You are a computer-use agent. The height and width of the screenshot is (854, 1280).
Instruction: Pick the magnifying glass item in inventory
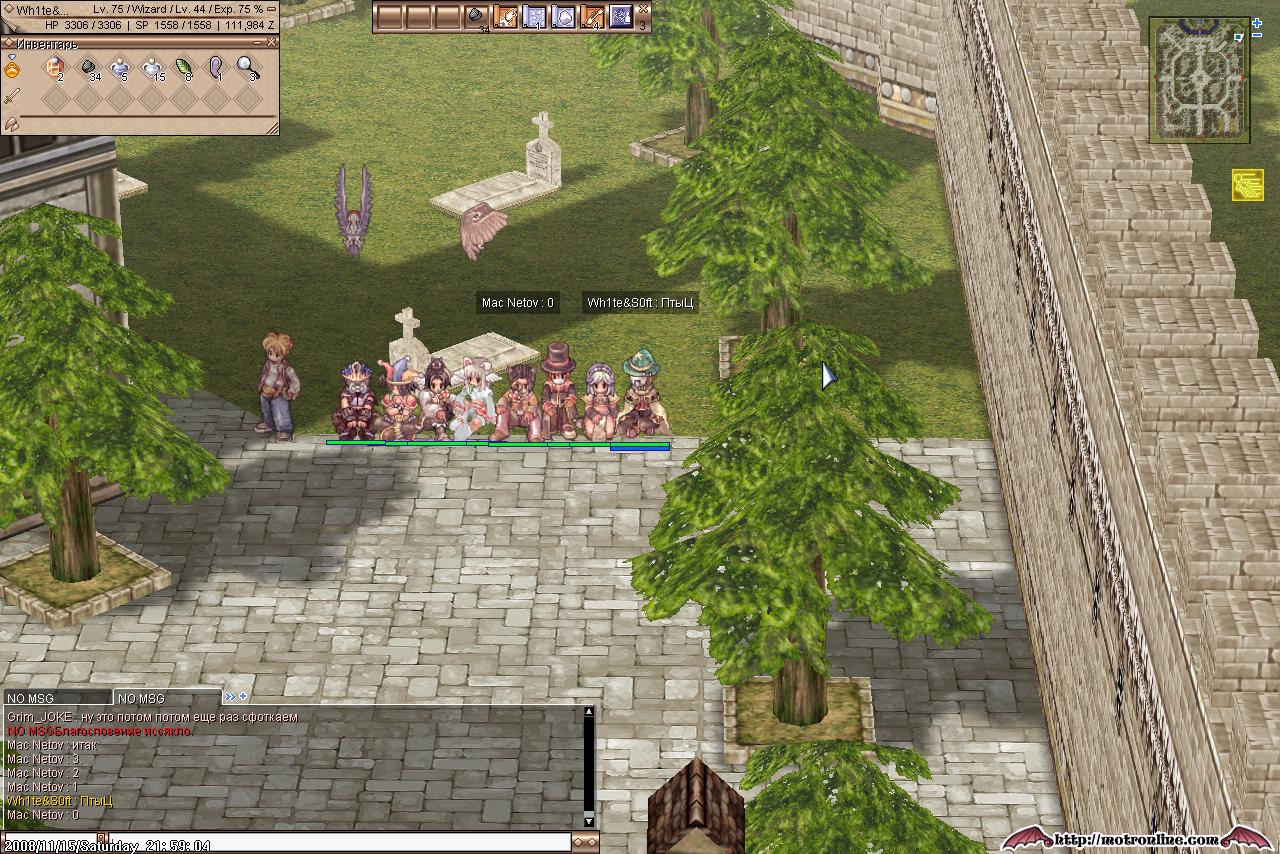click(x=247, y=68)
